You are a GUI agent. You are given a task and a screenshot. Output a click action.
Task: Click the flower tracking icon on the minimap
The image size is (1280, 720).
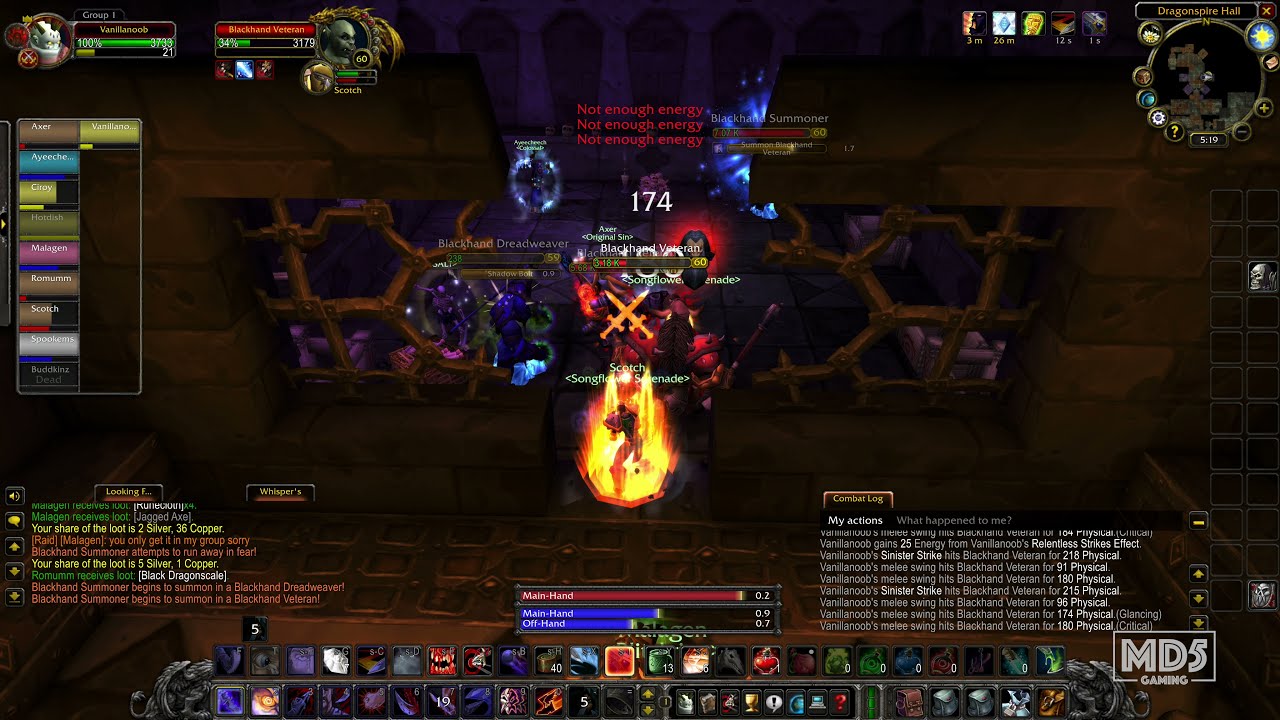tap(1151, 35)
